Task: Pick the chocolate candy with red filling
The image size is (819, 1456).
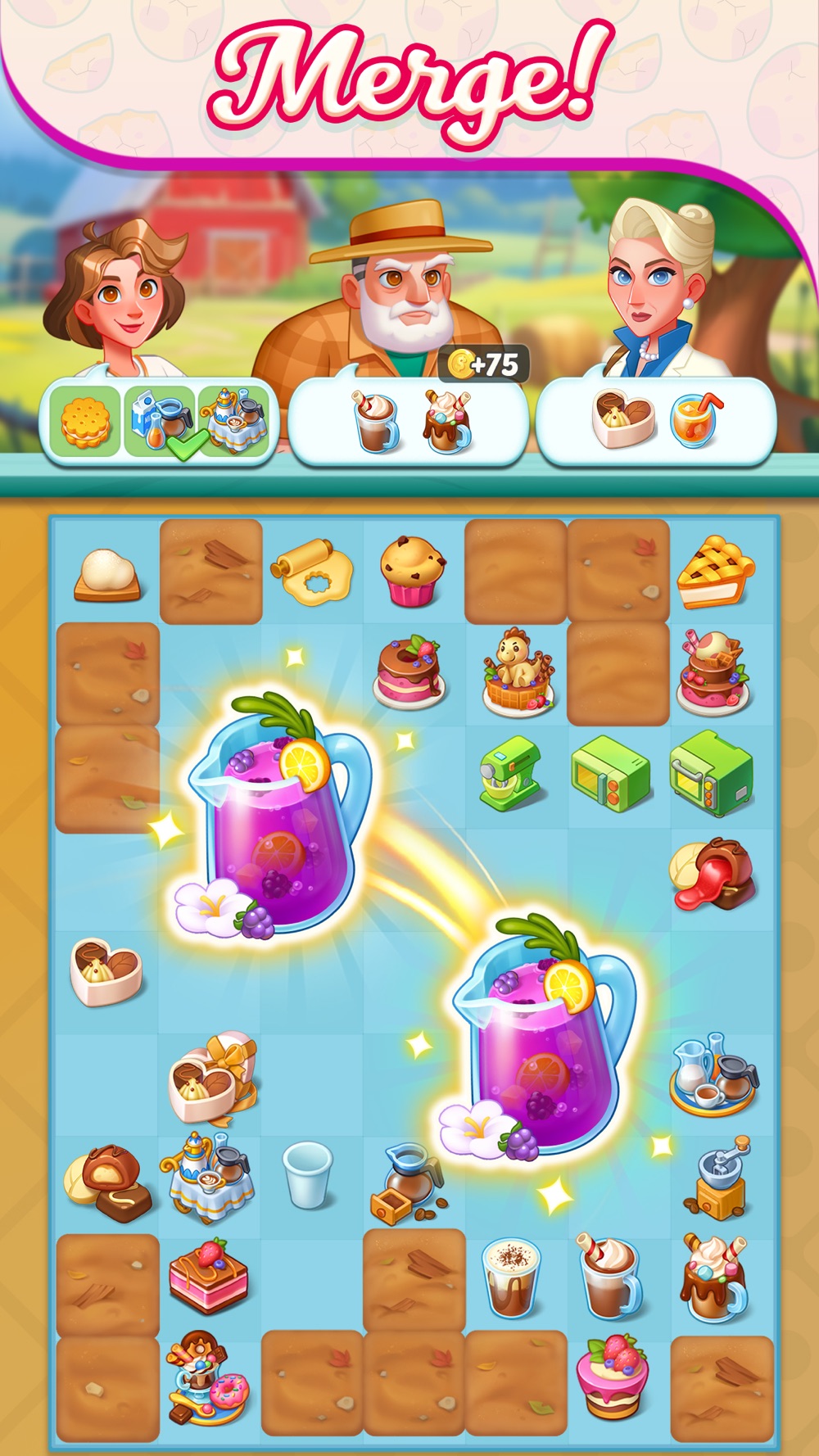Action: (712, 875)
